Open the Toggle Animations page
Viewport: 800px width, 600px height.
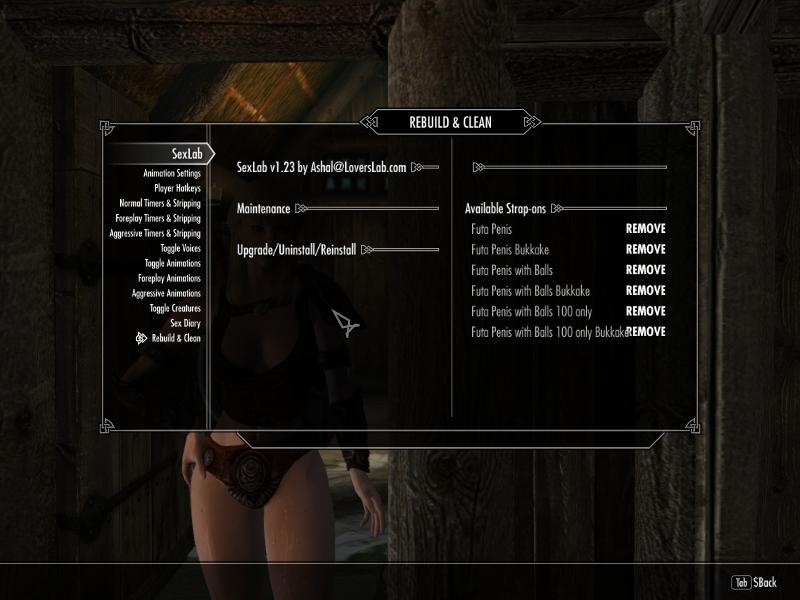point(171,263)
